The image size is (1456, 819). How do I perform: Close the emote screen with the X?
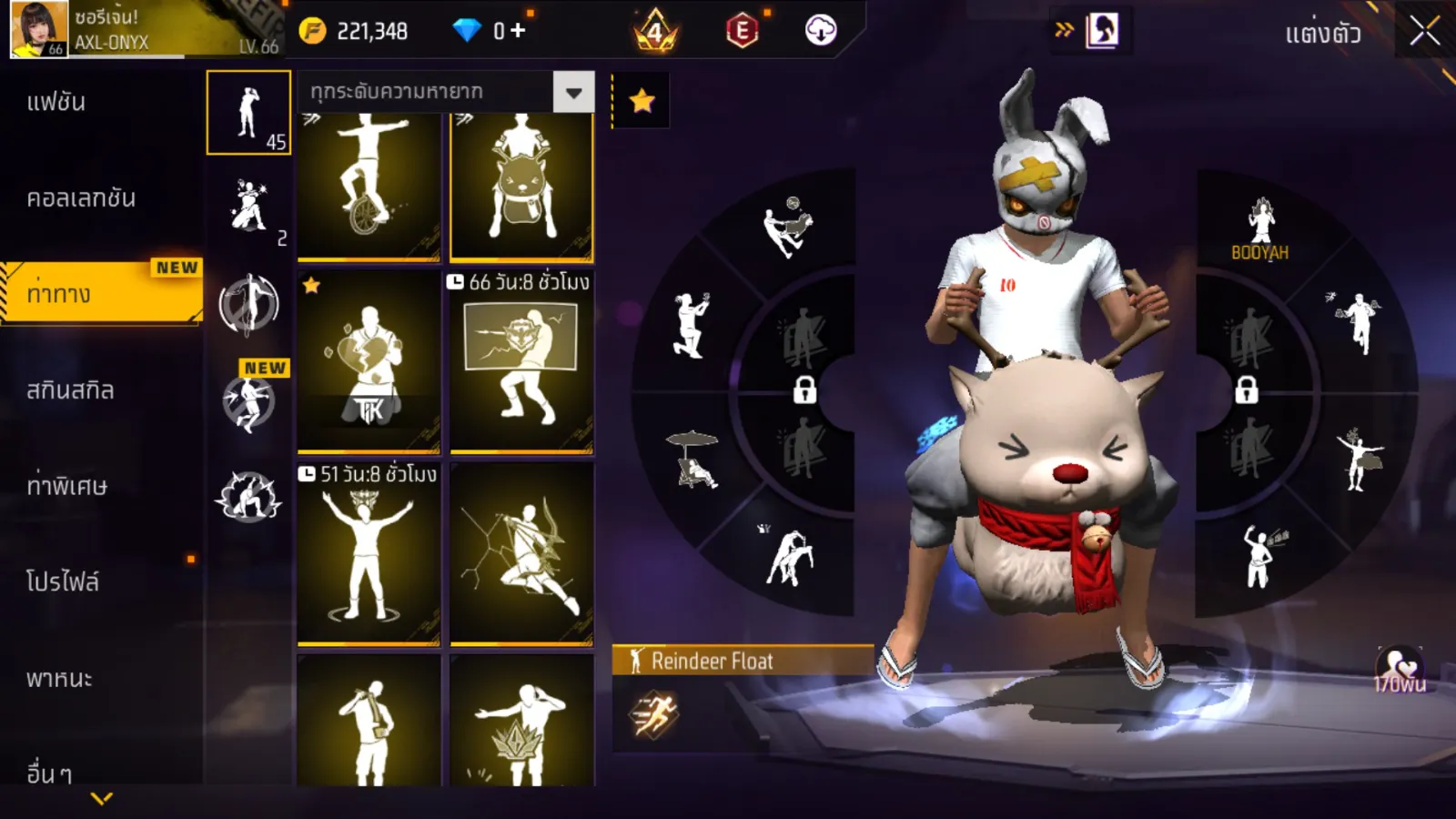tap(1424, 32)
